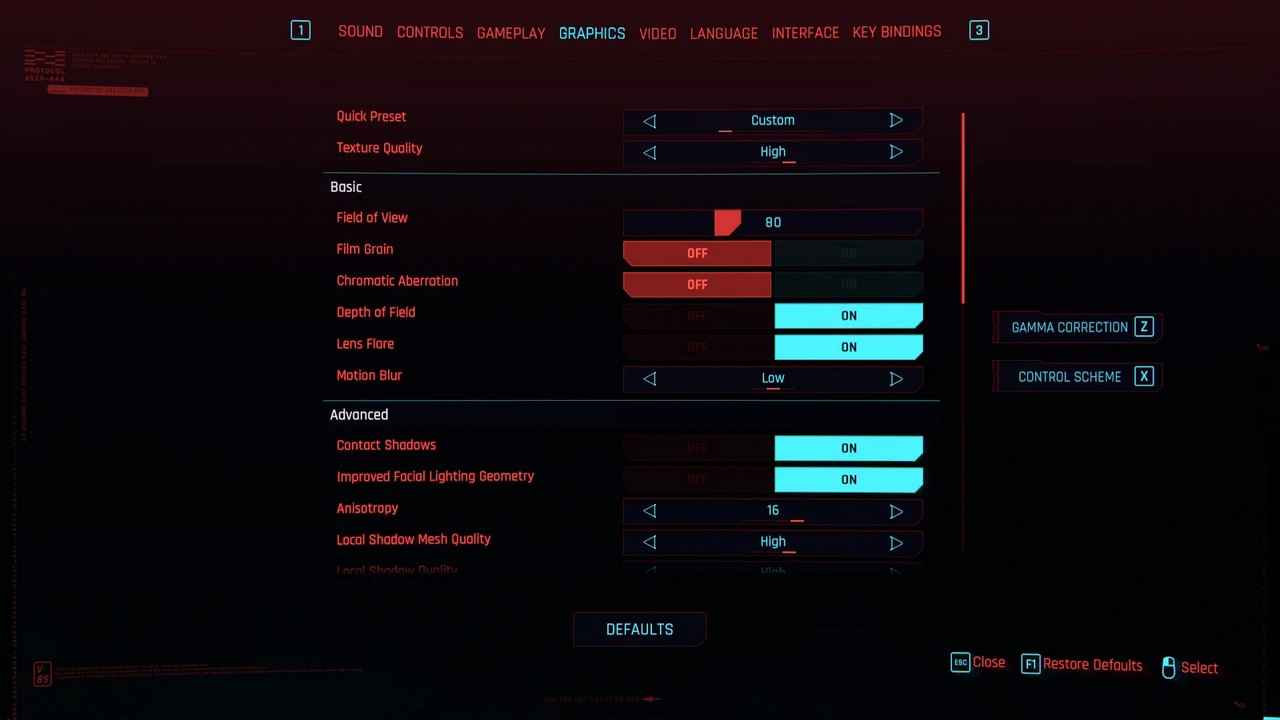Click the right arrow for Quick Preset
The width and height of the screenshot is (1280, 720).
[x=896, y=121]
